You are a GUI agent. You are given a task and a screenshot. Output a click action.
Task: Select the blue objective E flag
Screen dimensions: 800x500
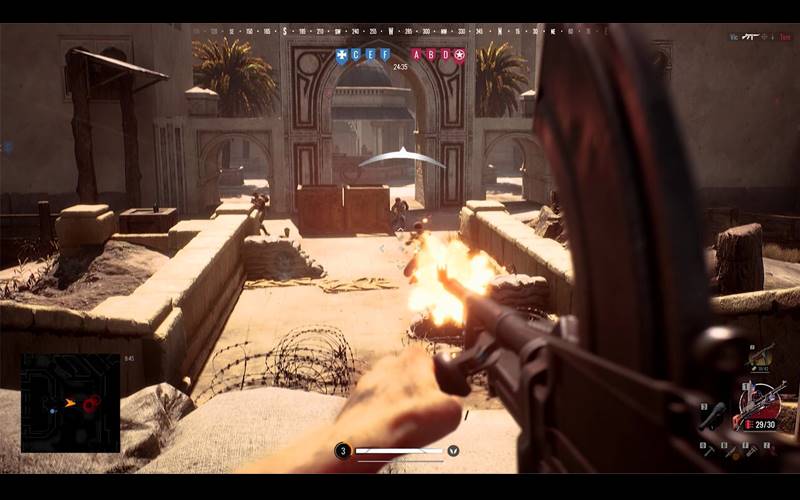tap(370, 55)
